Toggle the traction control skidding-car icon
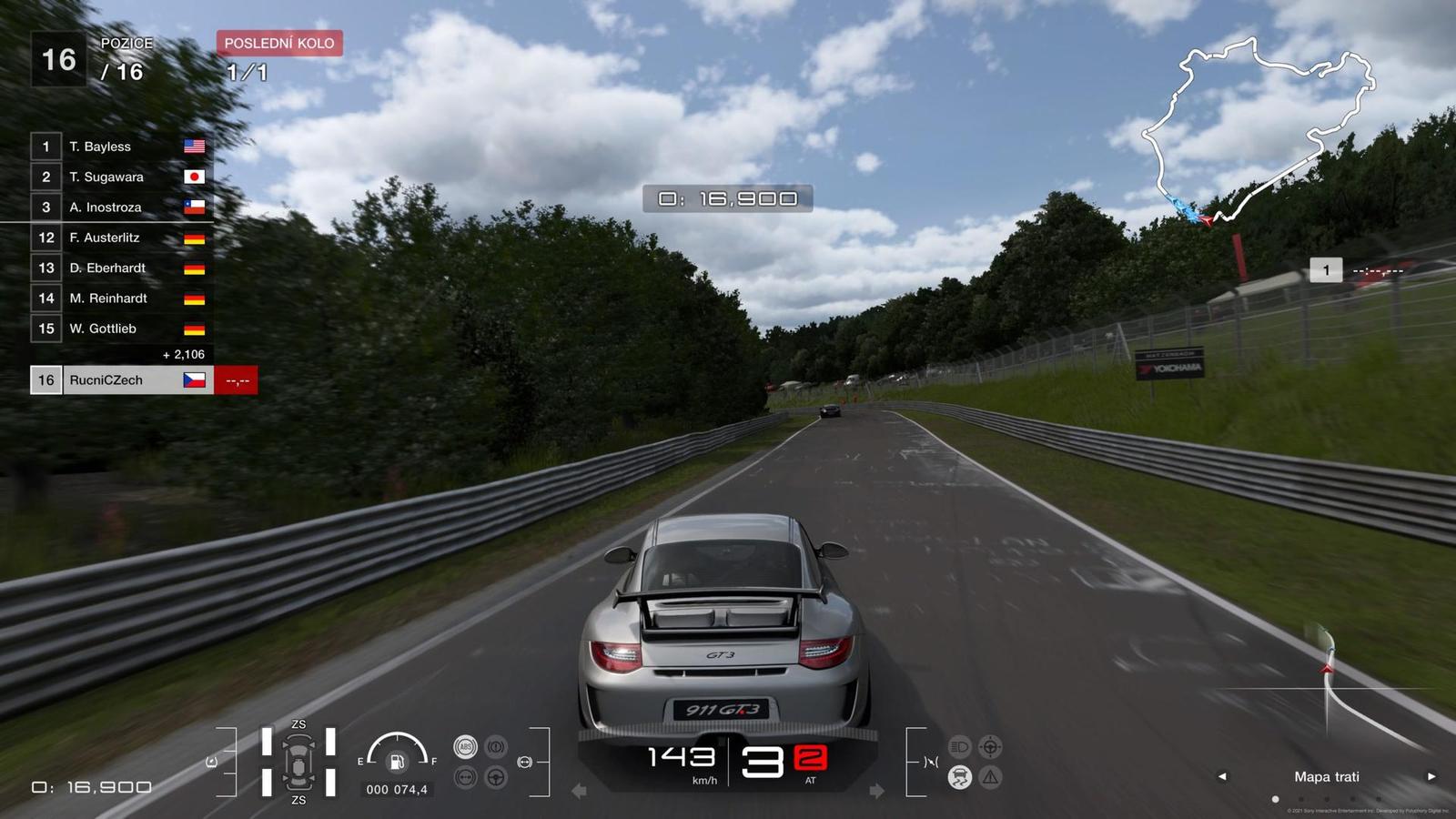 pyautogui.click(x=959, y=777)
